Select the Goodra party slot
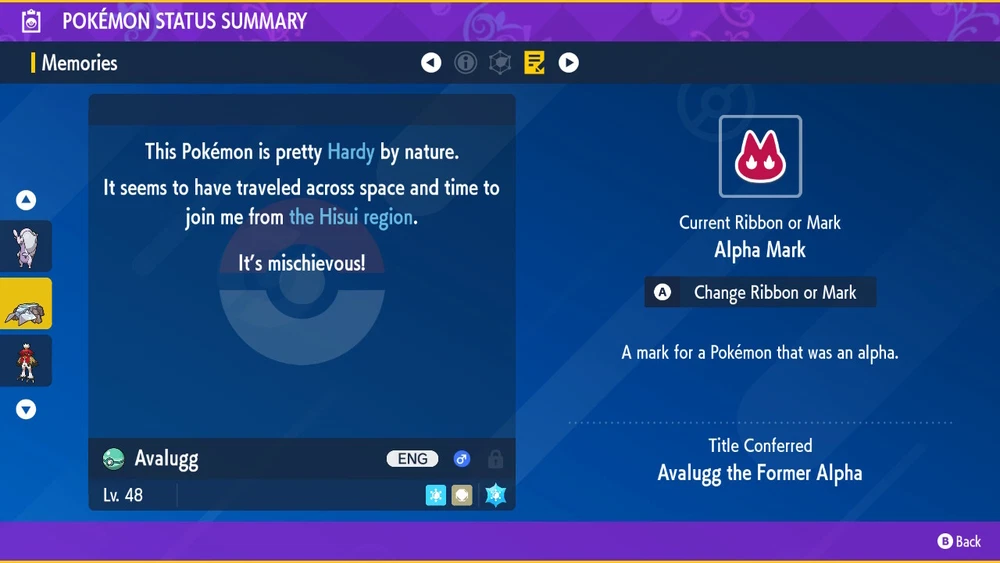Screen dimensions: 1000x563 pyautogui.click(x=25, y=247)
